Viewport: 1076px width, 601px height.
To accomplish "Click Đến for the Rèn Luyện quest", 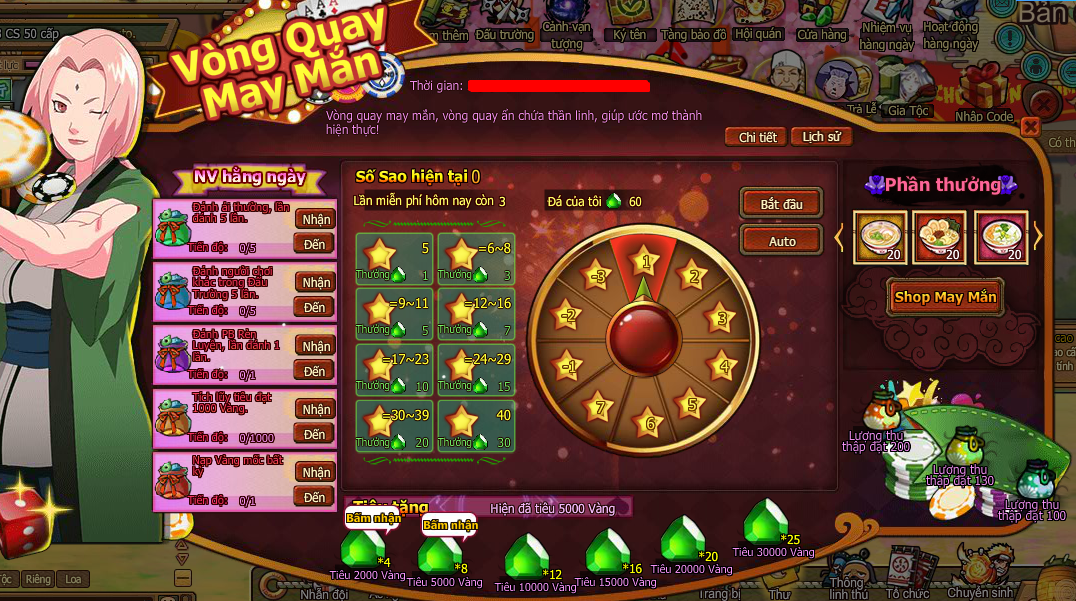I will pos(316,371).
